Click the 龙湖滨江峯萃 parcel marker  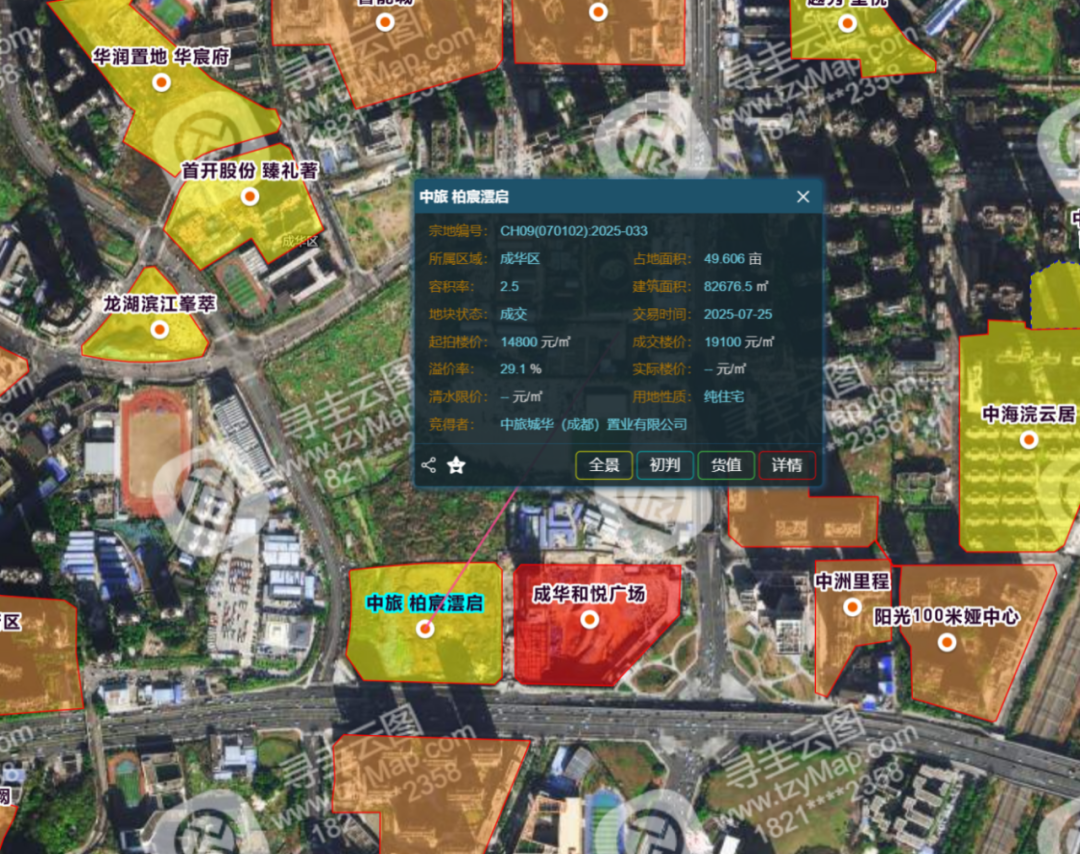pos(158,329)
